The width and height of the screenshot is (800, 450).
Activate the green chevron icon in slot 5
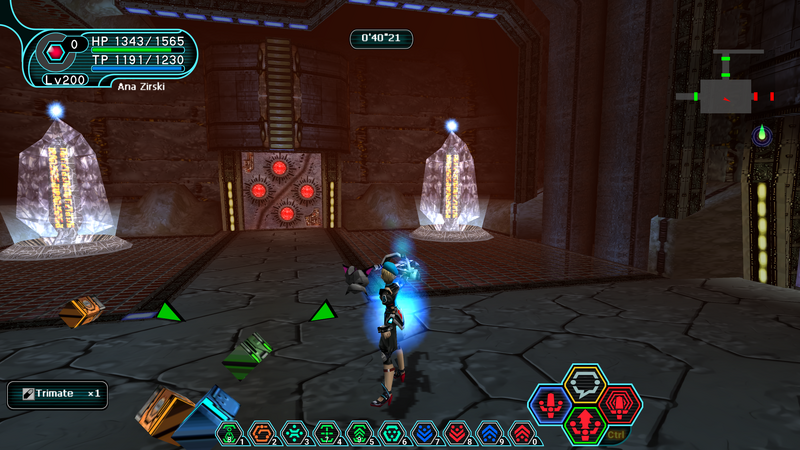(x=360, y=432)
